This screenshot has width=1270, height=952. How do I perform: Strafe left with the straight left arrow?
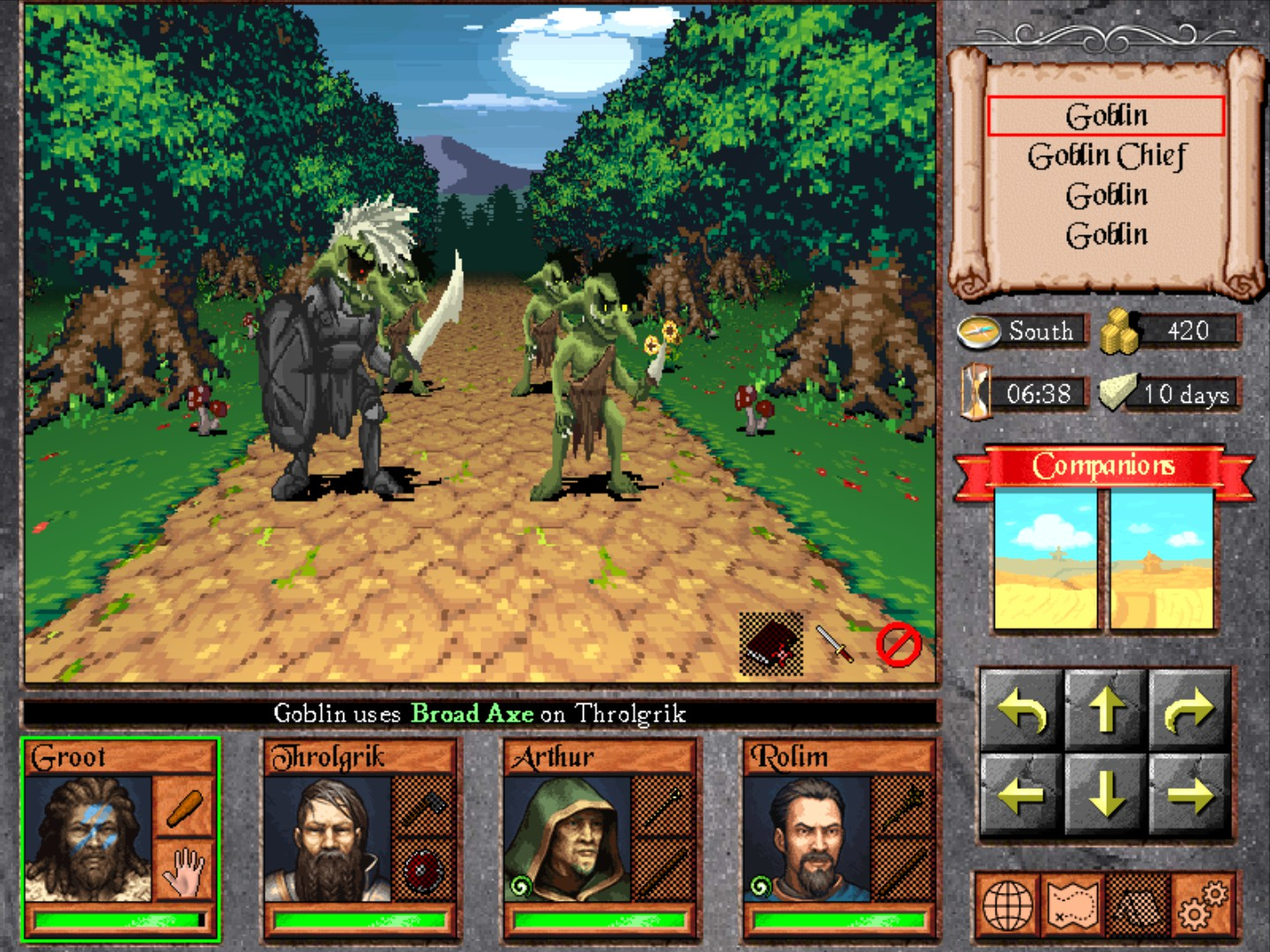tap(1022, 794)
